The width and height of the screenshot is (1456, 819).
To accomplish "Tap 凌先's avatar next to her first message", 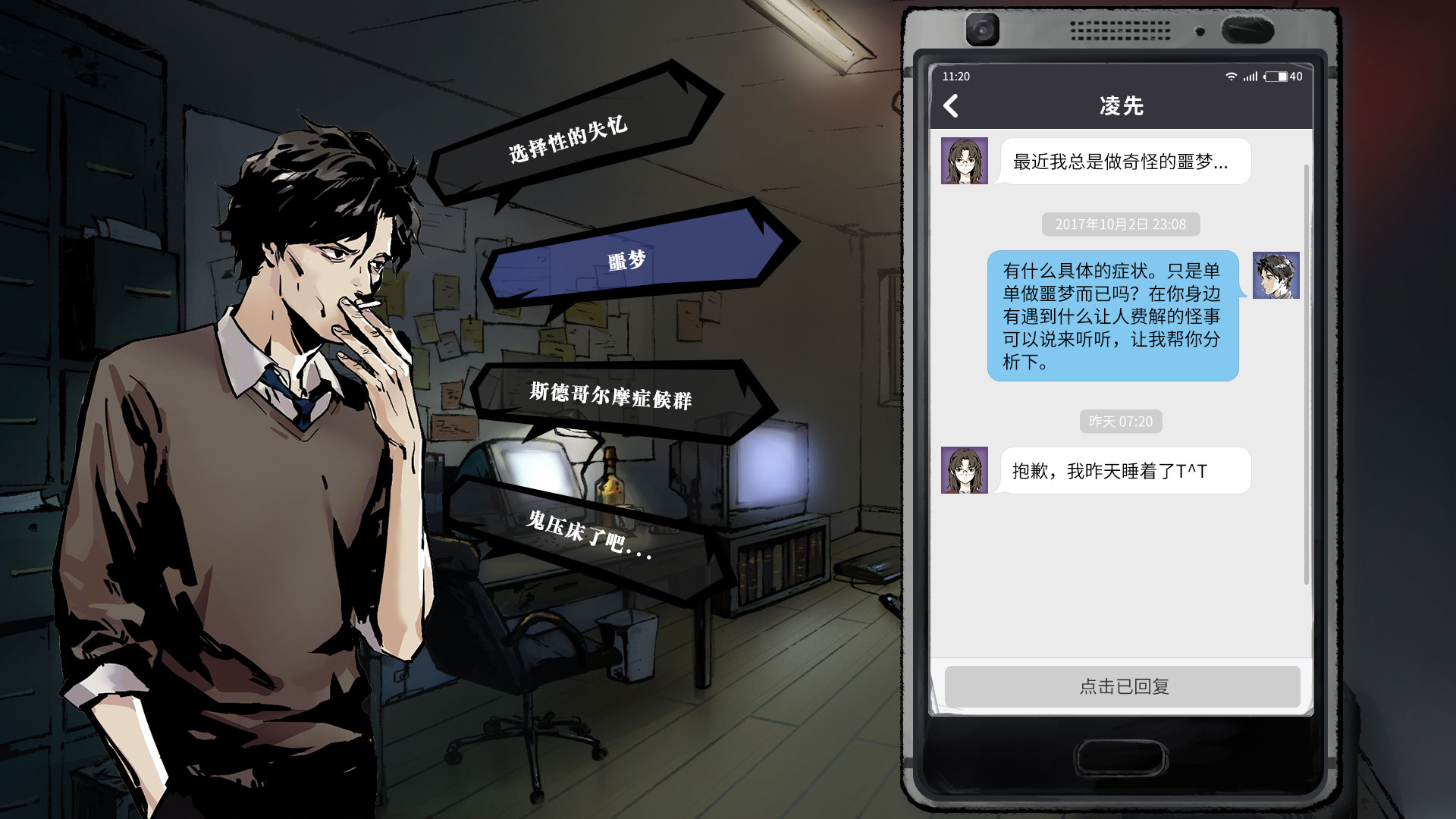I will coord(963,161).
